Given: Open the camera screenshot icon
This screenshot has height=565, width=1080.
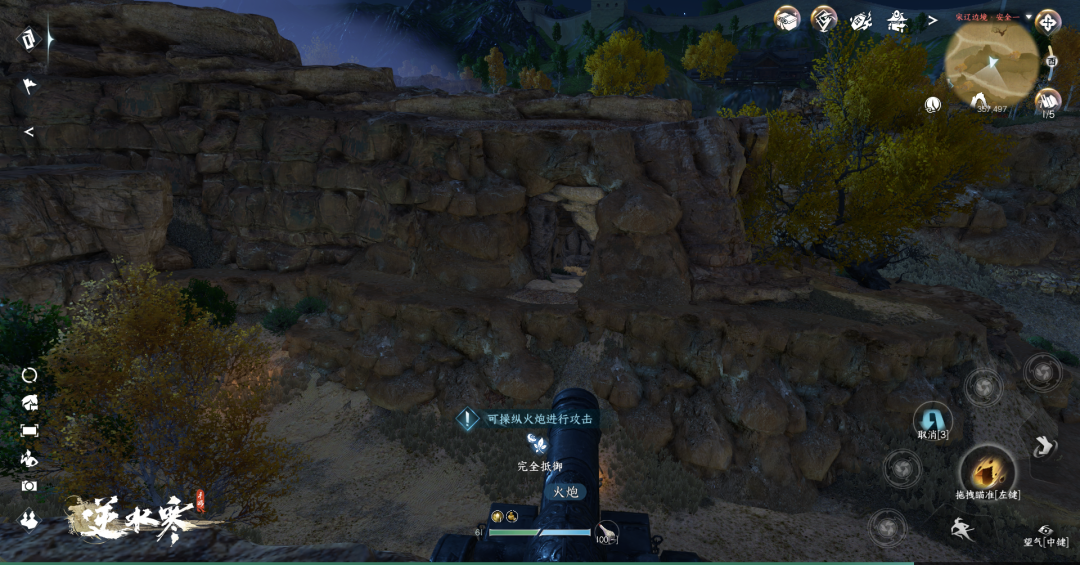Looking at the screenshot, I should point(29,486).
